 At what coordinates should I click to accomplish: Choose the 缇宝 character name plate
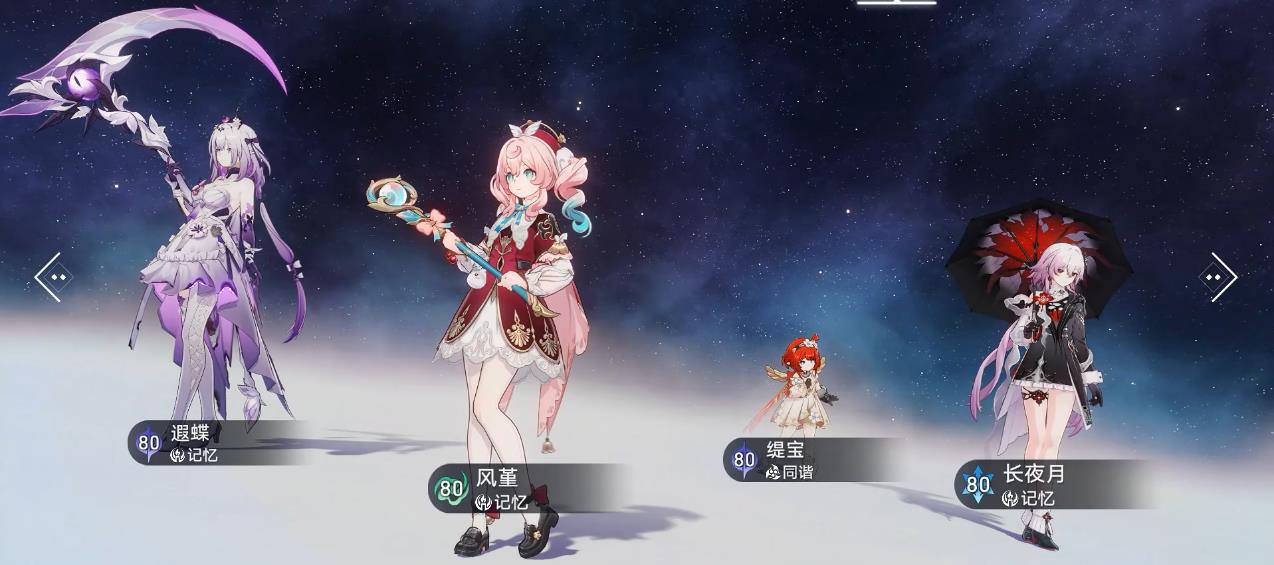tap(800, 460)
